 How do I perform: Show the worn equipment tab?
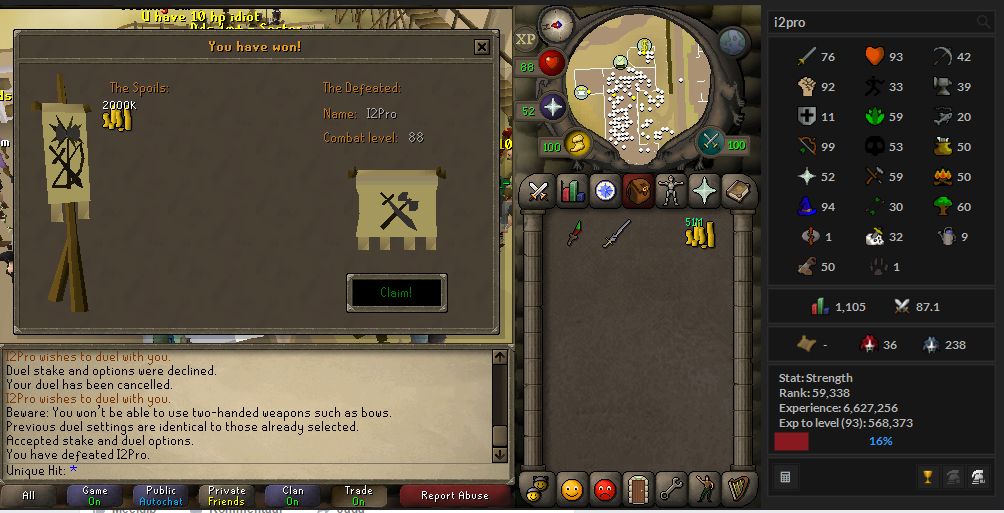[671, 190]
